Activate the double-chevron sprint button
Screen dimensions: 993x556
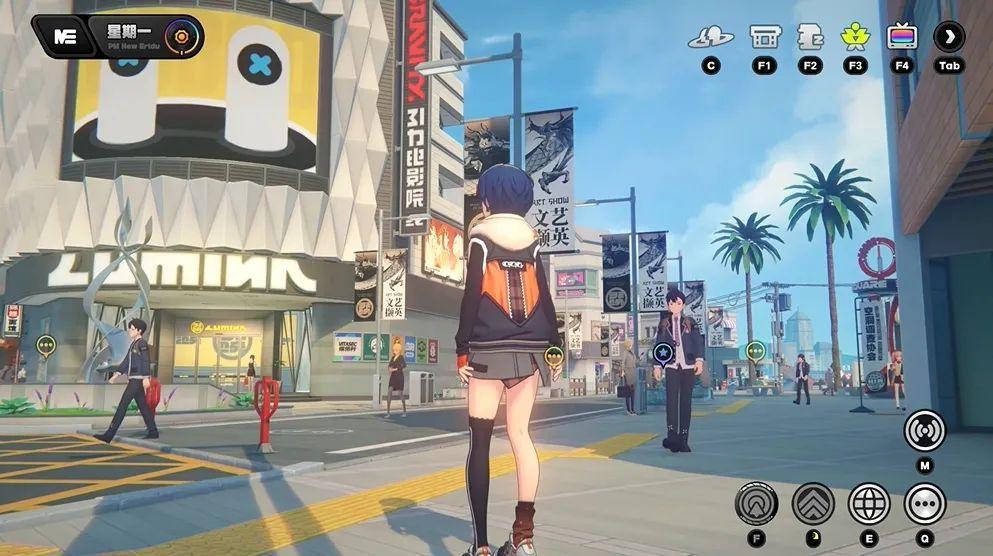pos(813,503)
